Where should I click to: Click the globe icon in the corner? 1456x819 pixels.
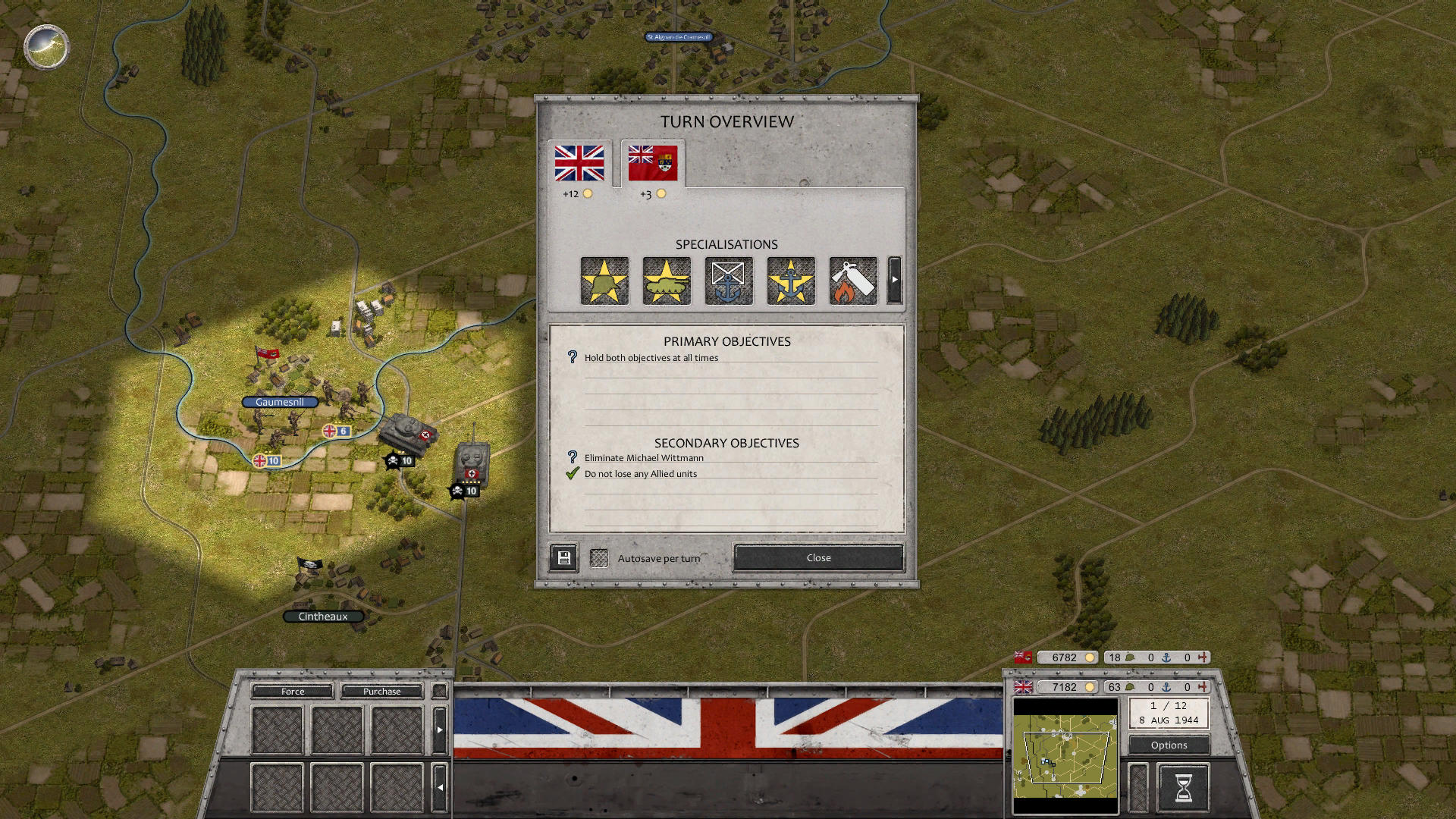[x=46, y=46]
